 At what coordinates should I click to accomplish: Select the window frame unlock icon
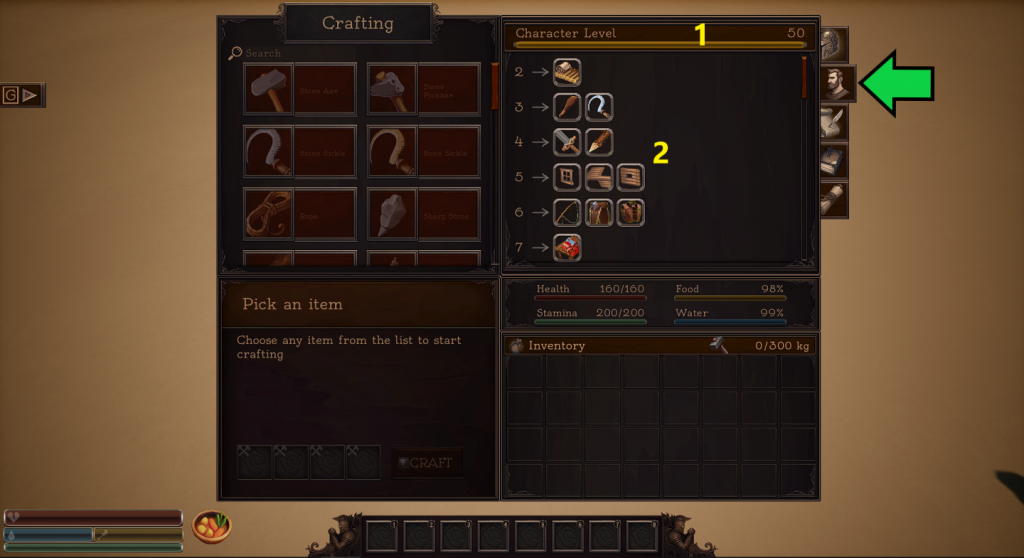(567, 177)
